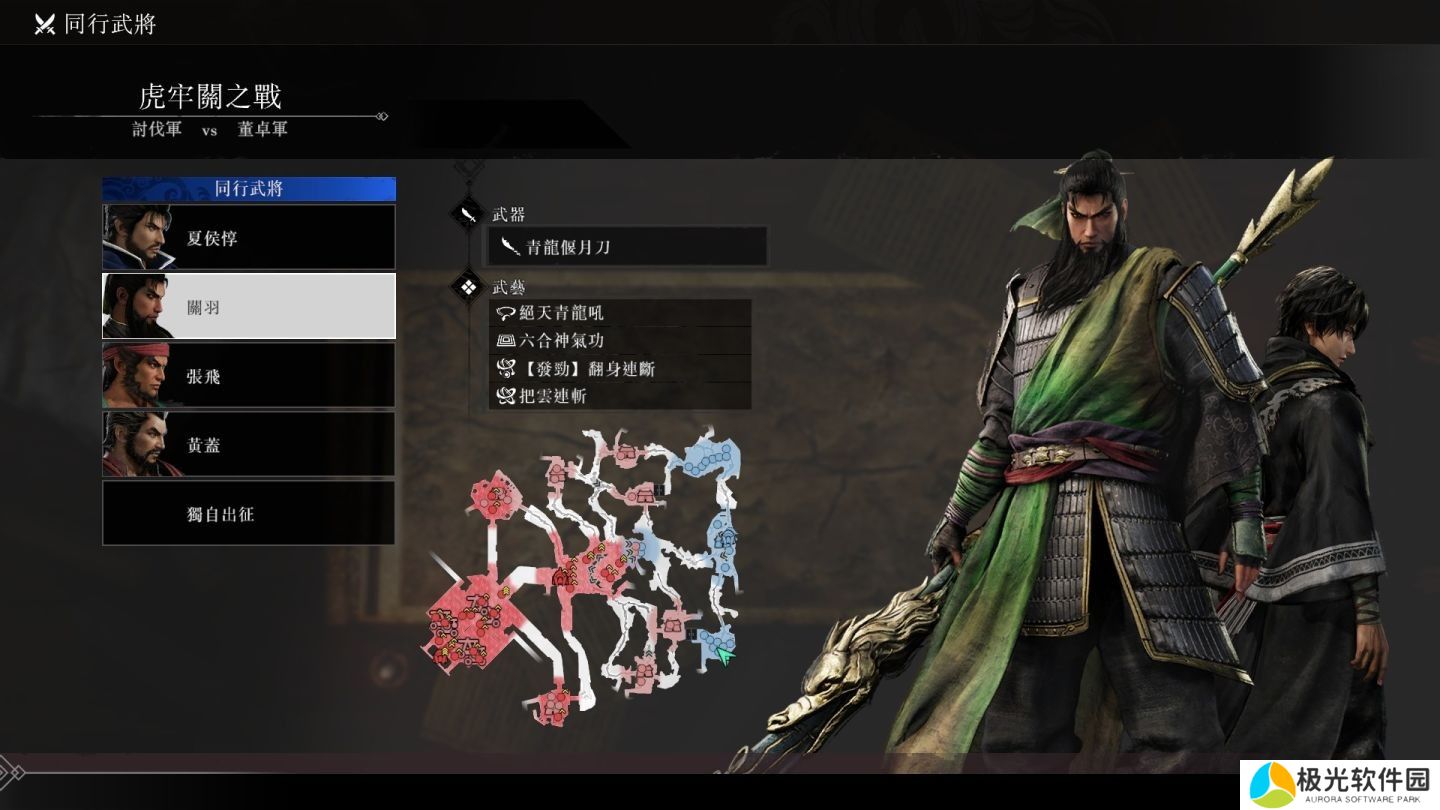Click the 青龍偃月刀 weapon entry

tap(628, 247)
